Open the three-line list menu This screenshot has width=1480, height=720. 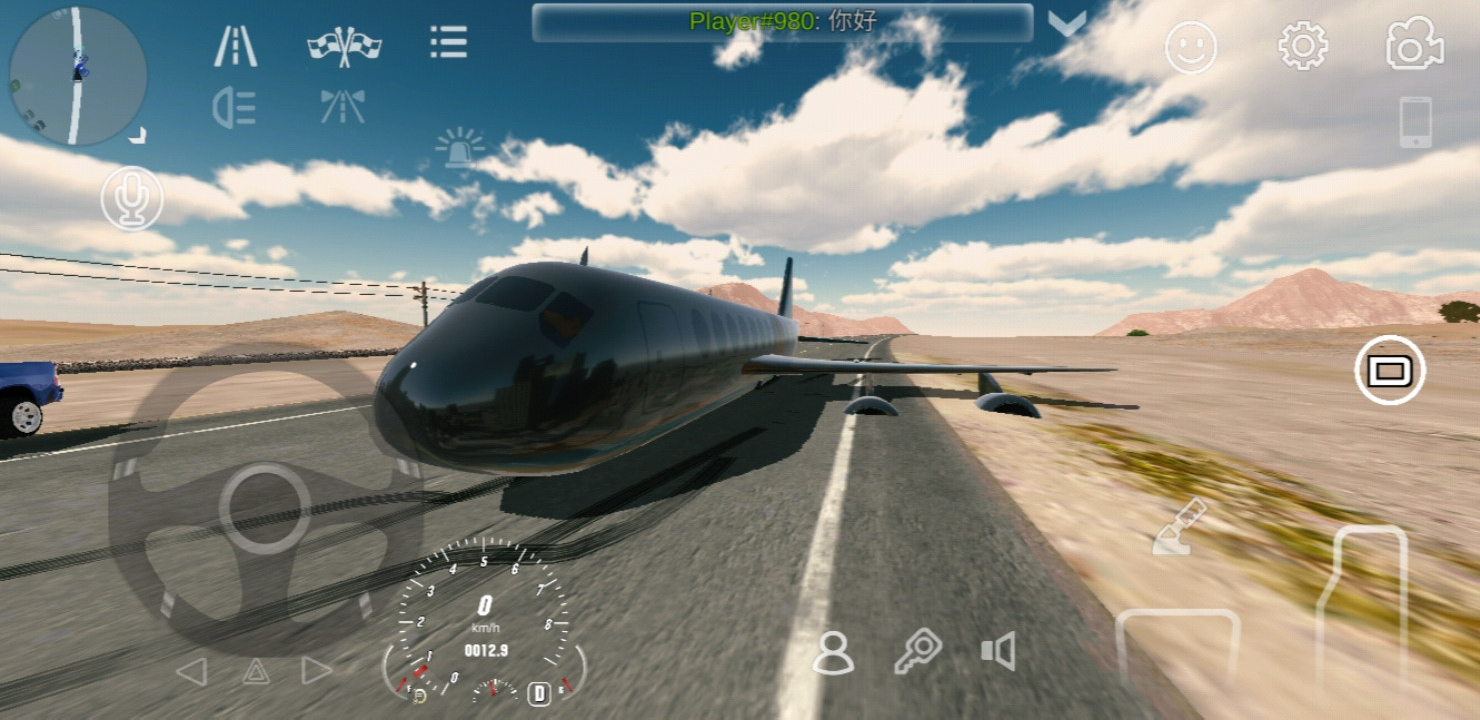(x=449, y=43)
